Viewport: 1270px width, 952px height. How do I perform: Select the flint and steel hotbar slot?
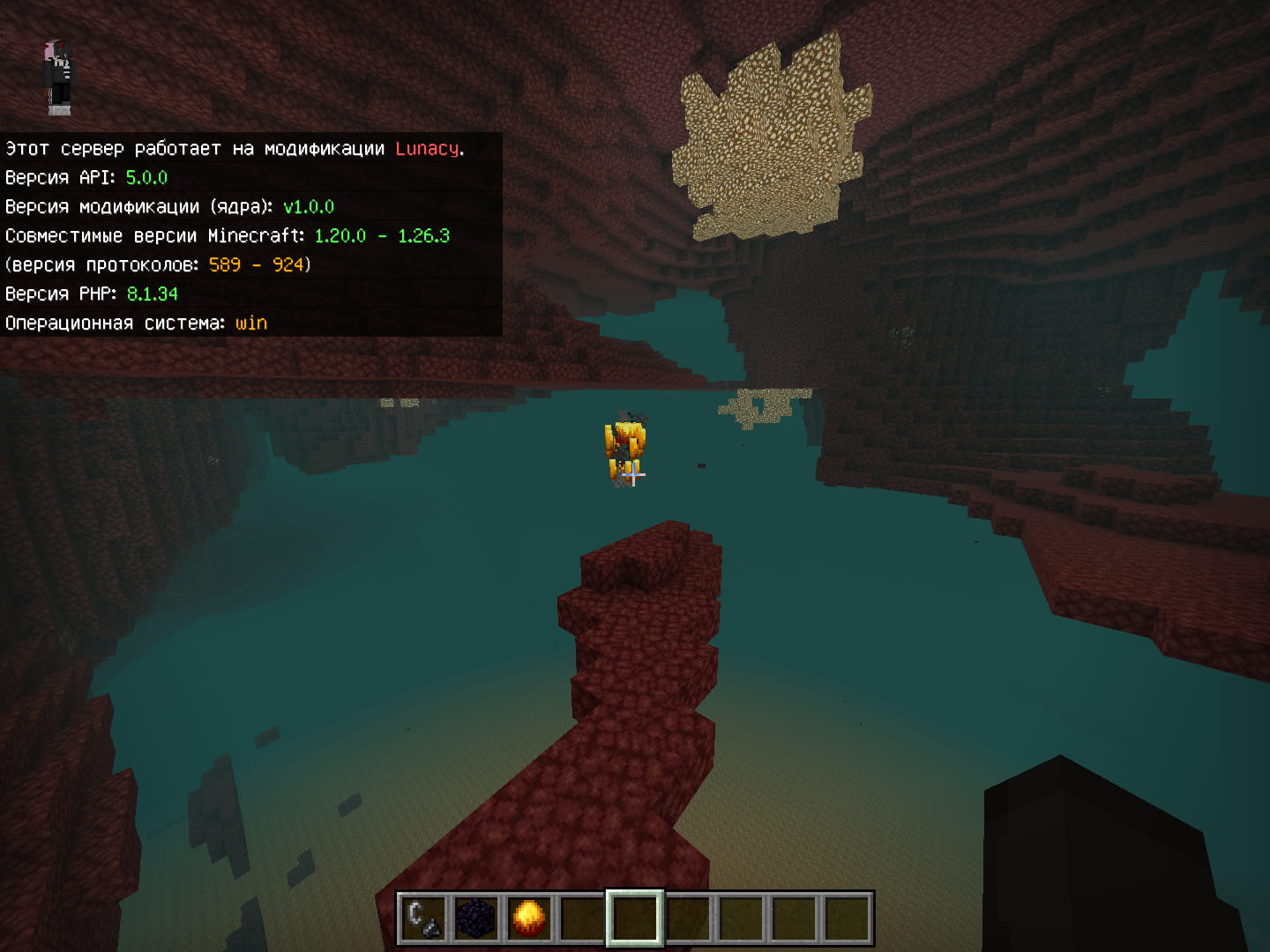[x=423, y=918]
